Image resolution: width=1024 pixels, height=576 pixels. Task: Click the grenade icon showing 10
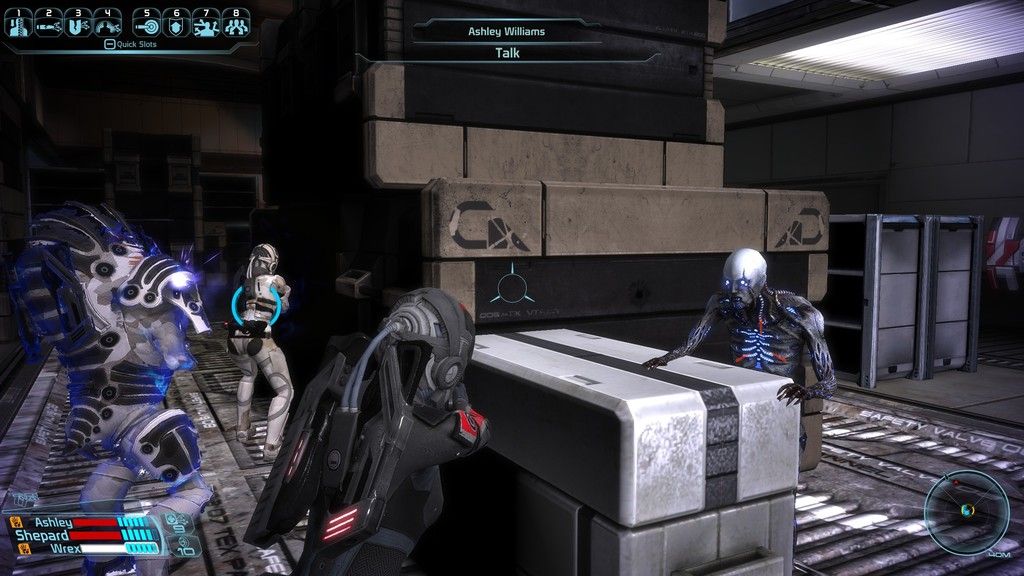183,546
